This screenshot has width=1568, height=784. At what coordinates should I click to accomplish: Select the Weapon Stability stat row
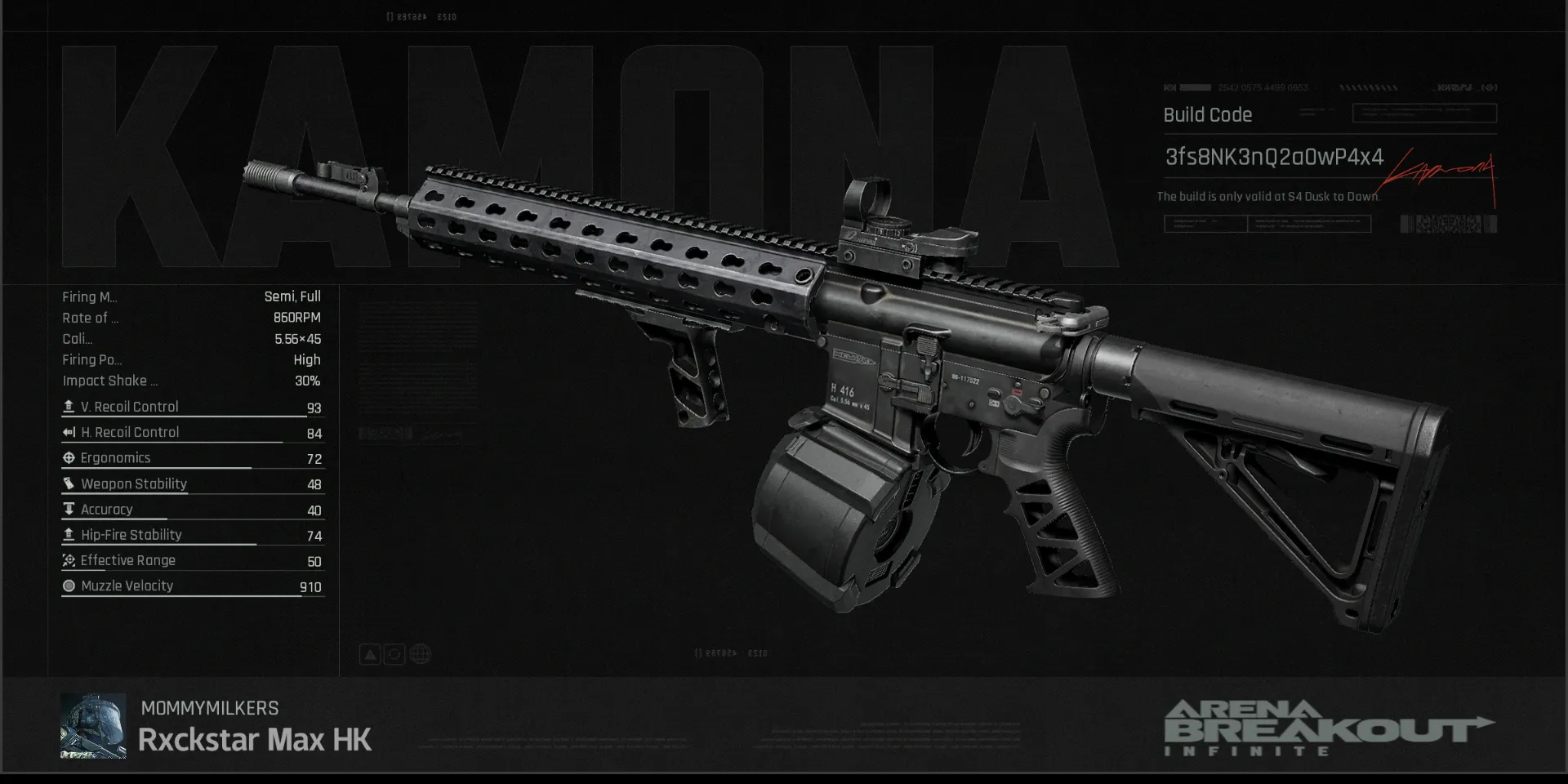192,483
